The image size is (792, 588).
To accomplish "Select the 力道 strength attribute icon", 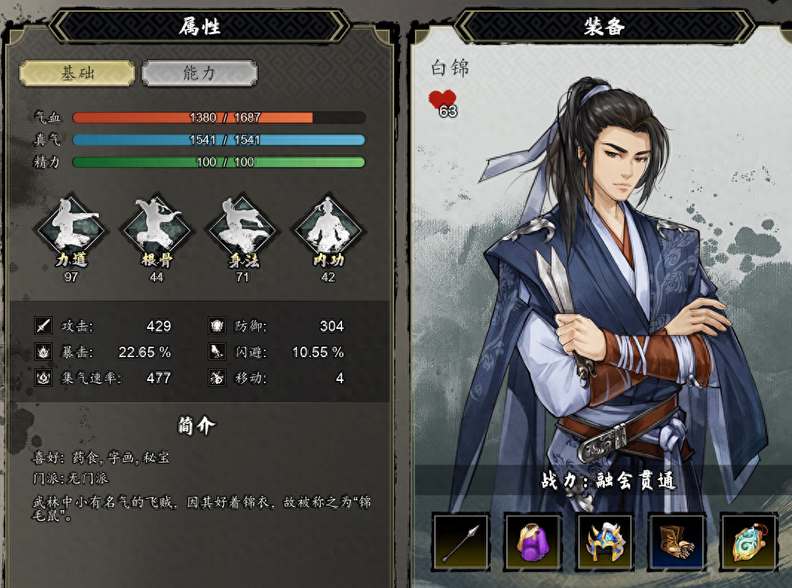I will click(x=69, y=228).
